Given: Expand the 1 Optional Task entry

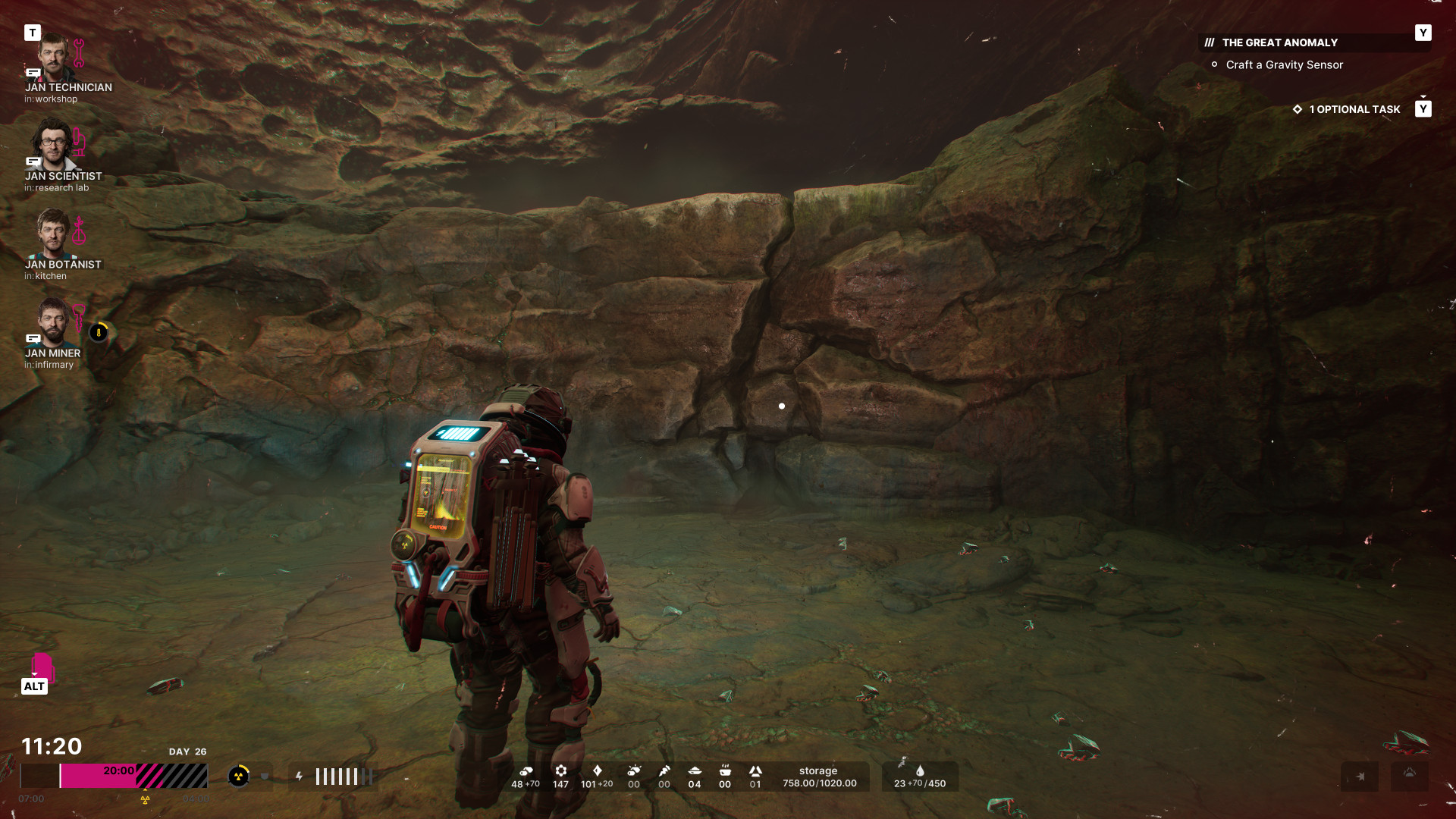Looking at the screenshot, I should coord(1354,109).
